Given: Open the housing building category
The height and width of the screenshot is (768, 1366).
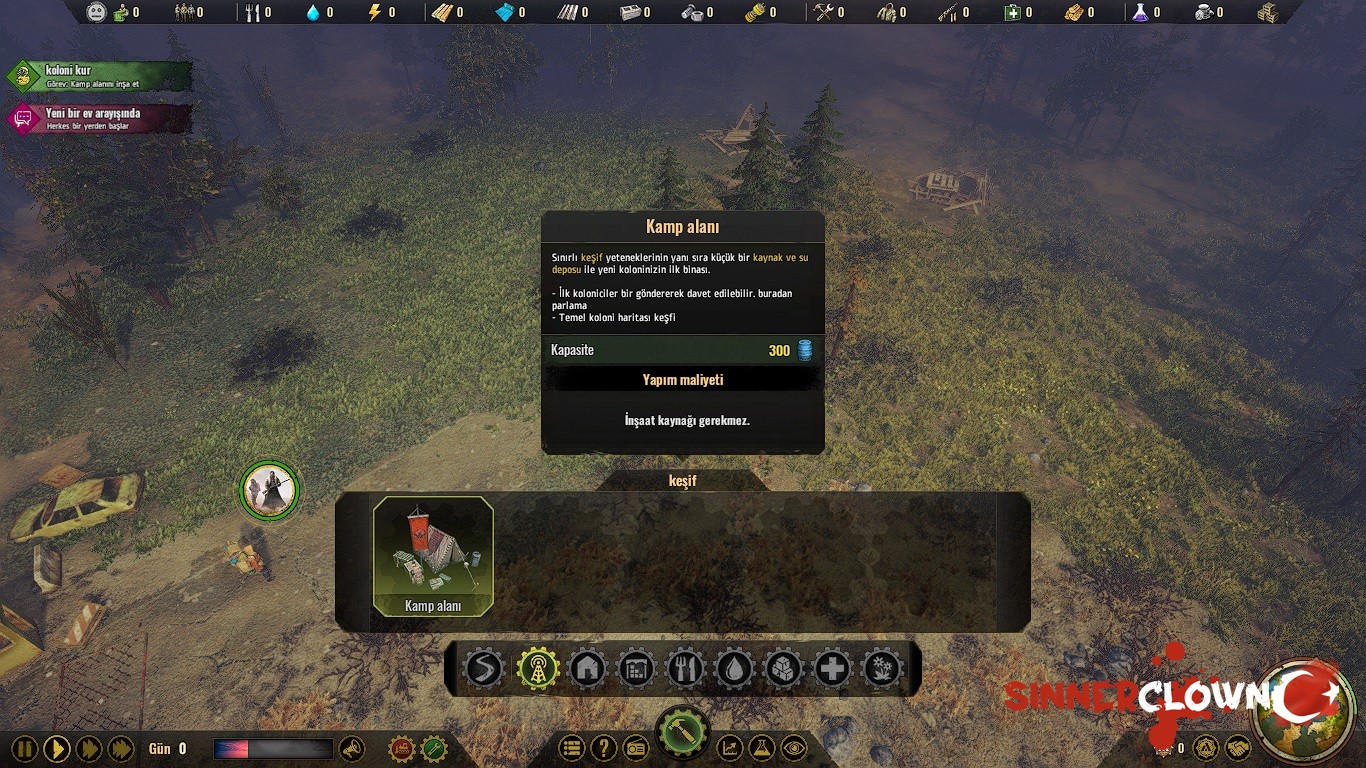Looking at the screenshot, I should (x=587, y=668).
